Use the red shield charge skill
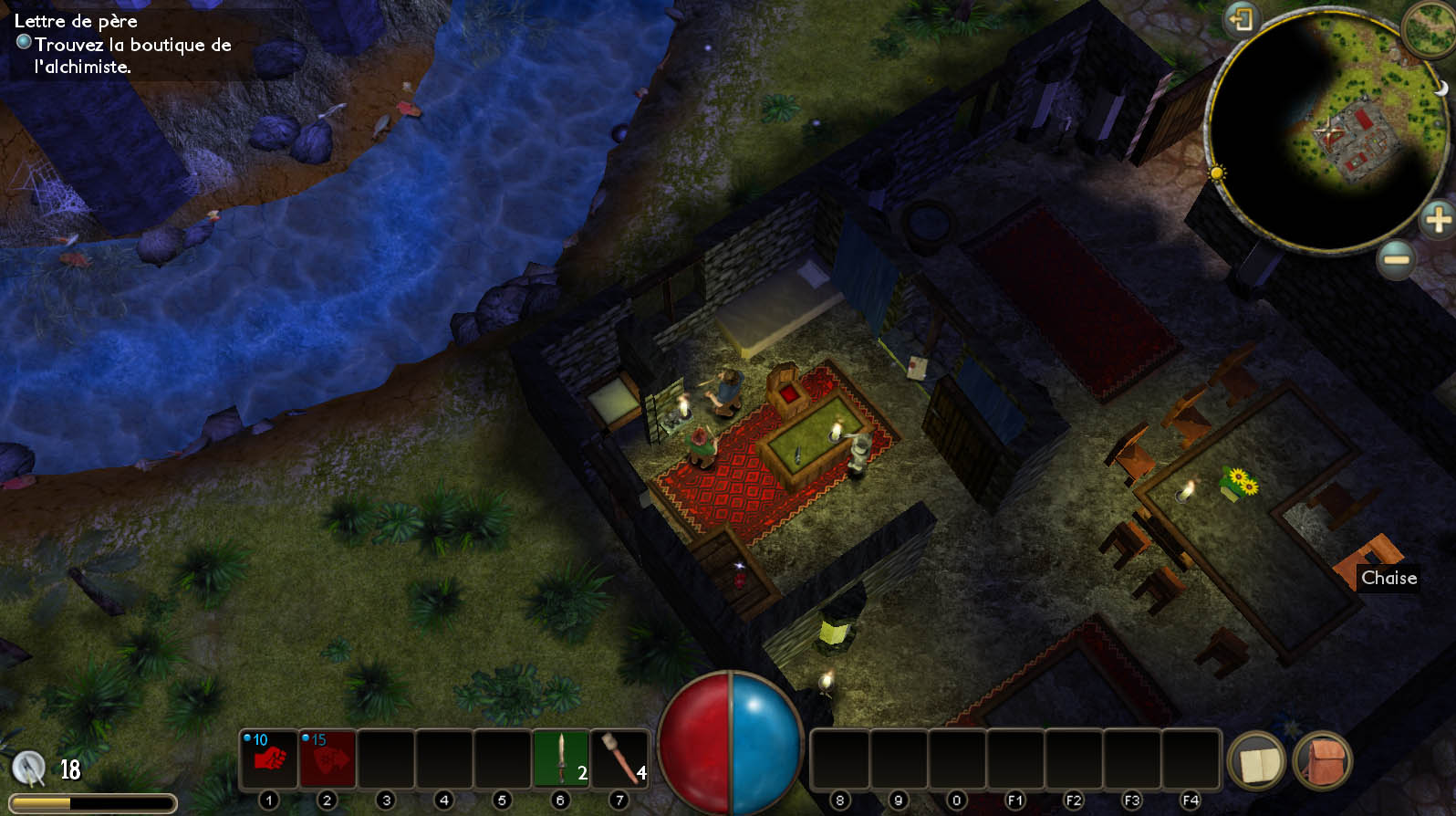The image size is (1456, 816). (x=327, y=758)
